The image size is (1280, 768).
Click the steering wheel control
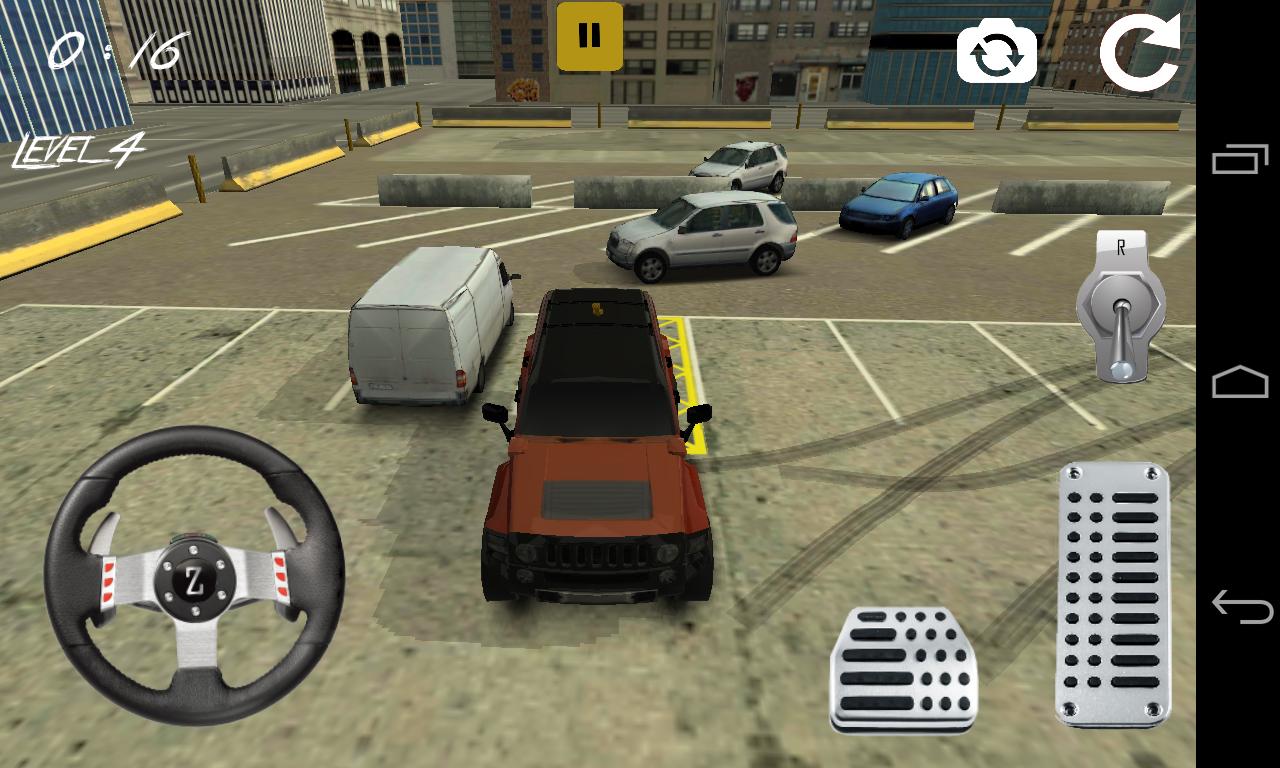(194, 575)
